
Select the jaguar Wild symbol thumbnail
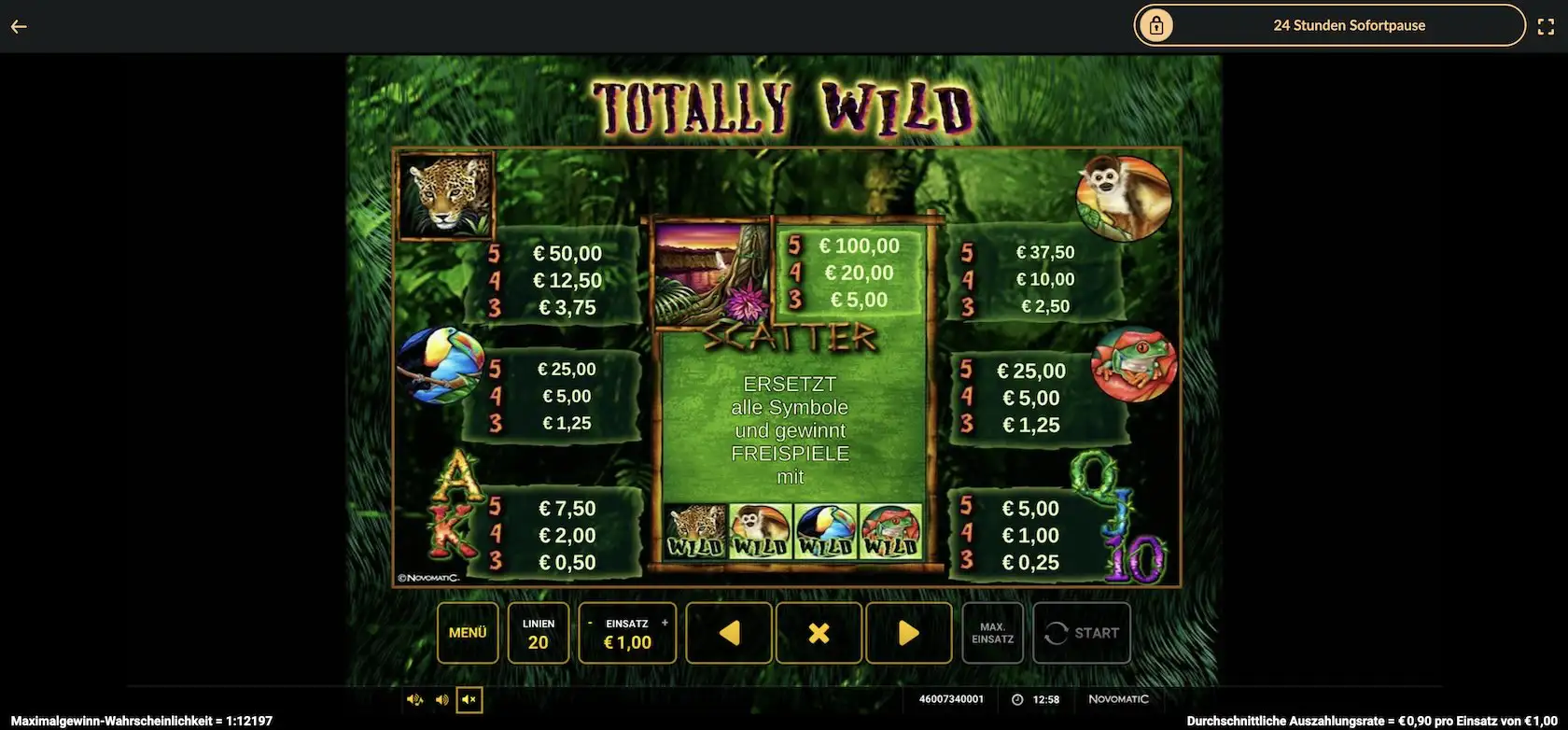pos(697,528)
